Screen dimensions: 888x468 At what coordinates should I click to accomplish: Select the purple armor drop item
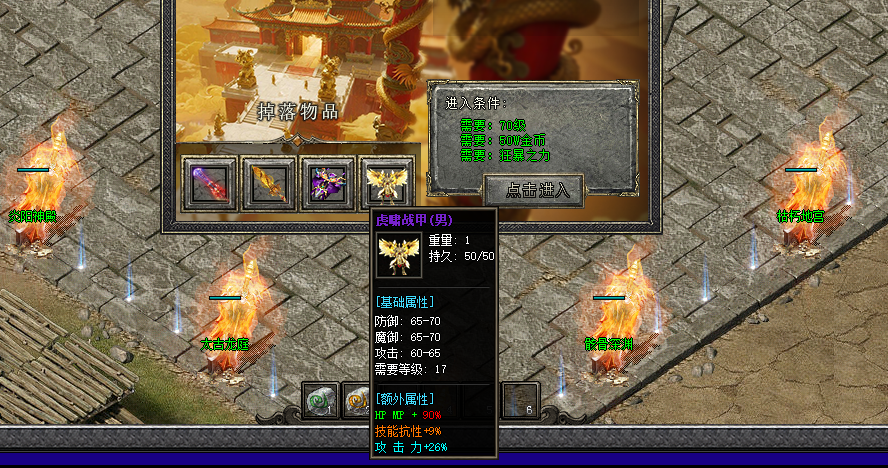pyautogui.click(x=329, y=184)
